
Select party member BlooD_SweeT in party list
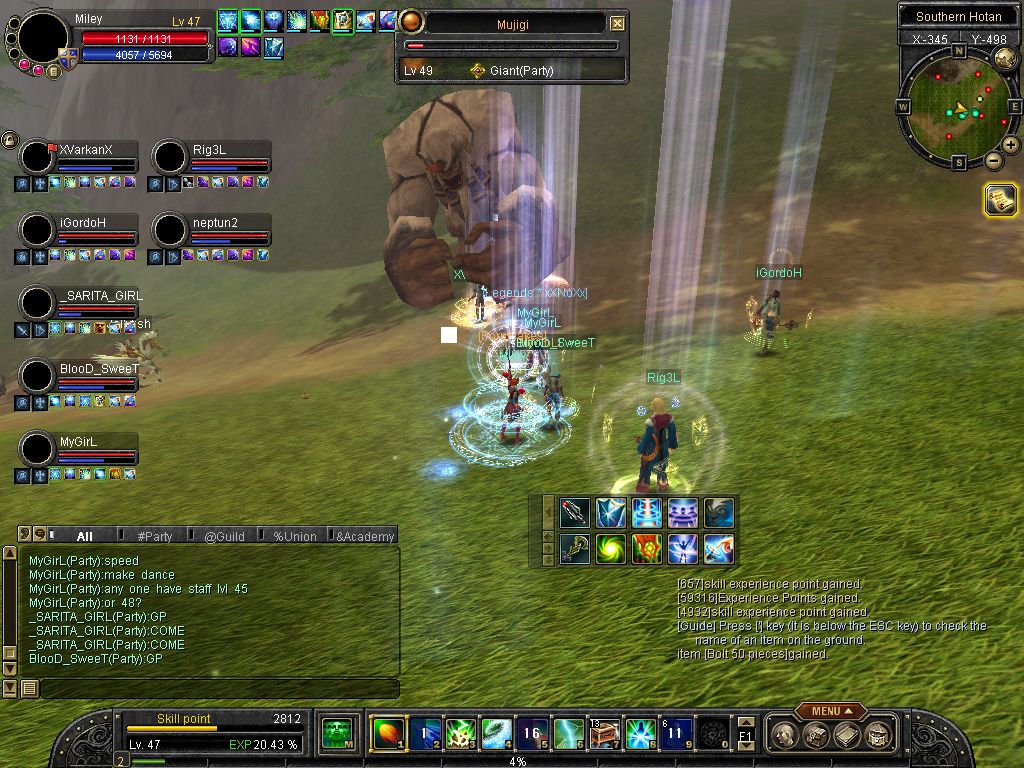tap(98, 369)
